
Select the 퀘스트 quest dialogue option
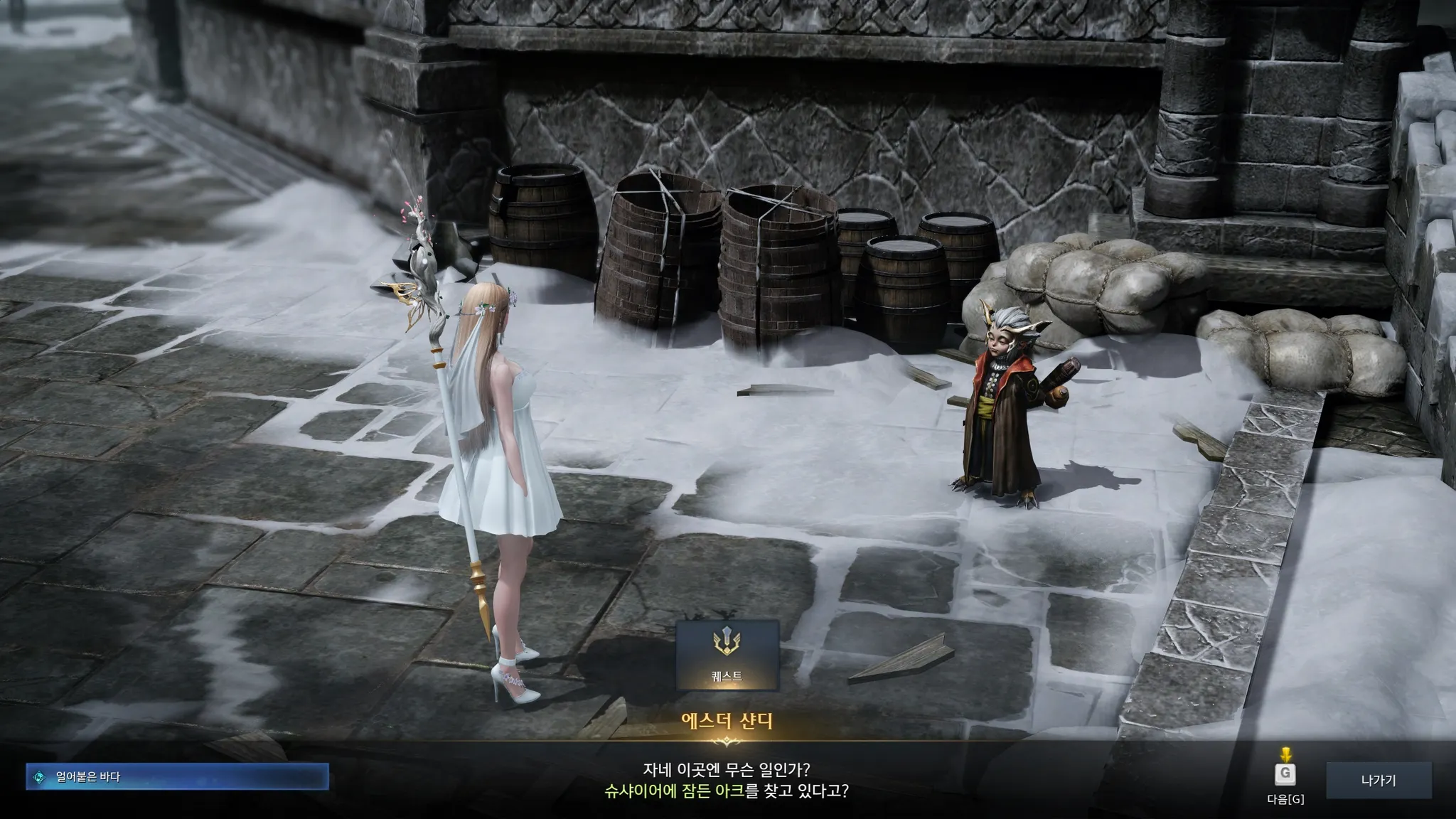coord(727,655)
